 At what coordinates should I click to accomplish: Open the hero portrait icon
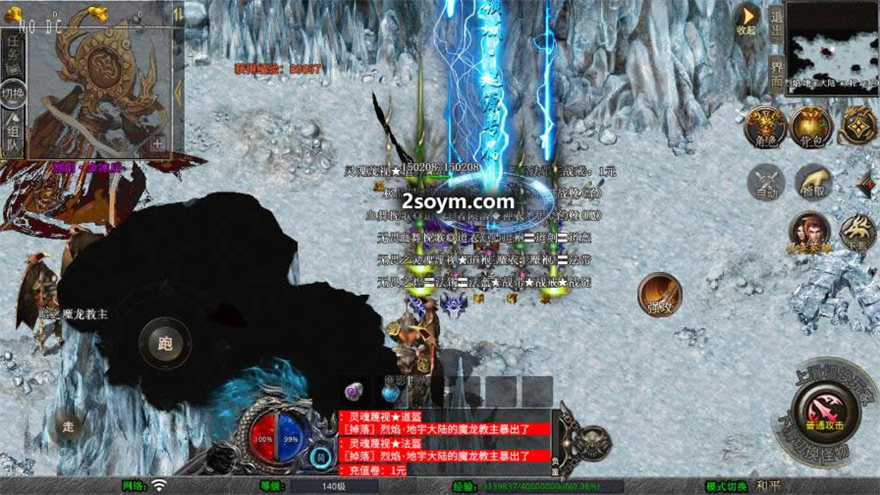(x=809, y=232)
